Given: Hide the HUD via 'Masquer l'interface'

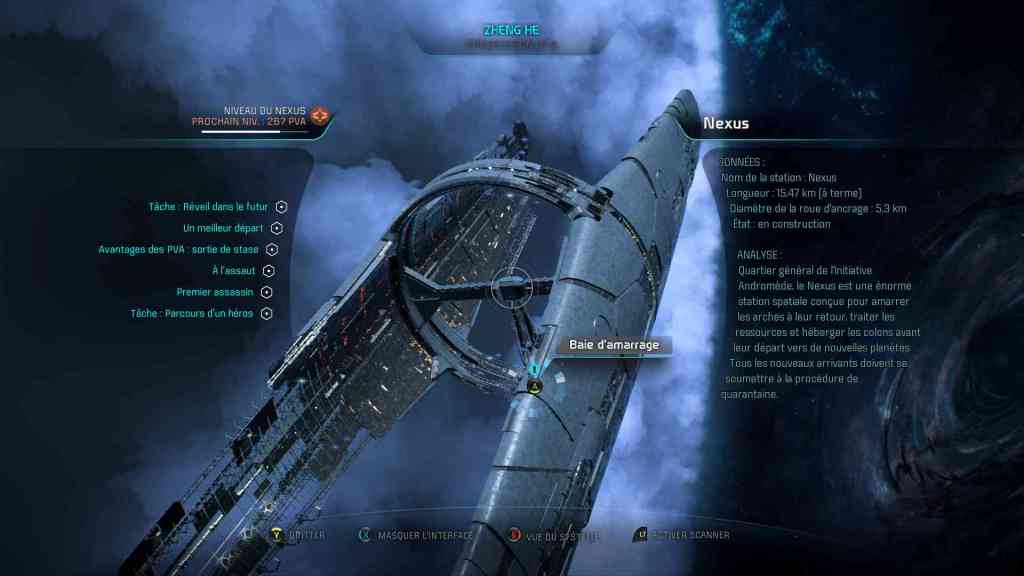Looking at the screenshot, I should tap(425, 535).
